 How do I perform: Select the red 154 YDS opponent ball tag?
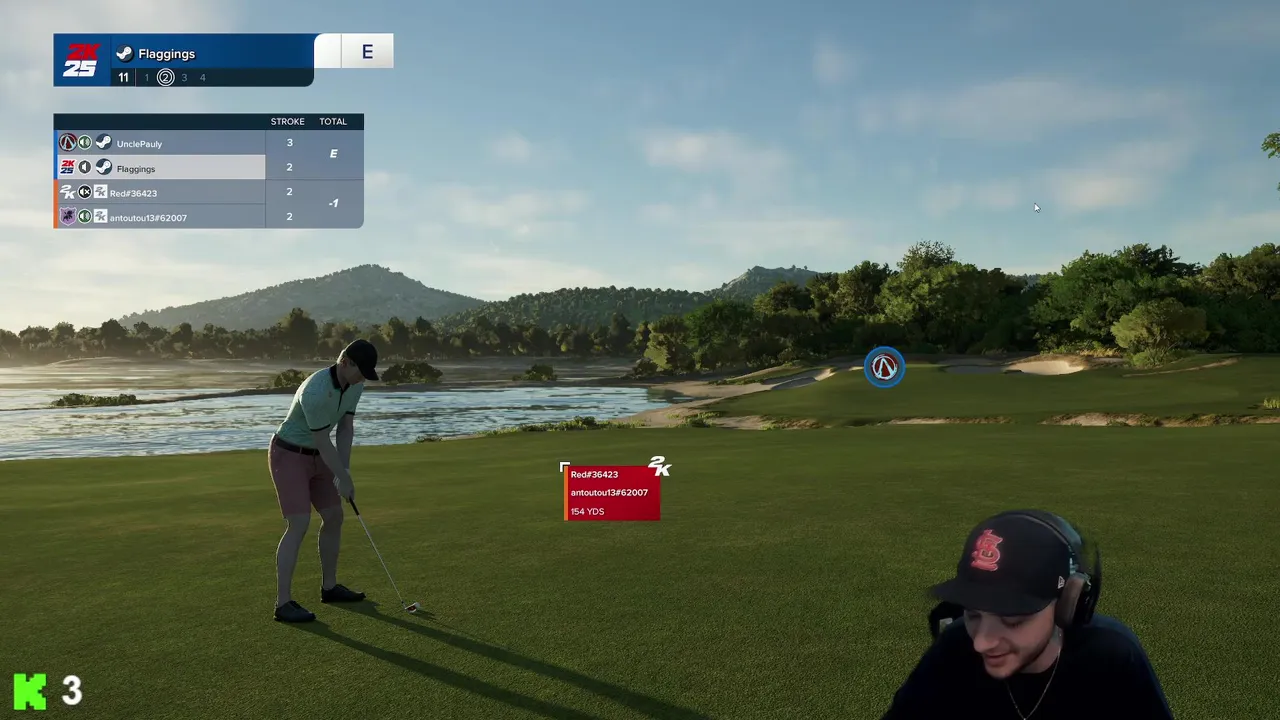tap(611, 493)
